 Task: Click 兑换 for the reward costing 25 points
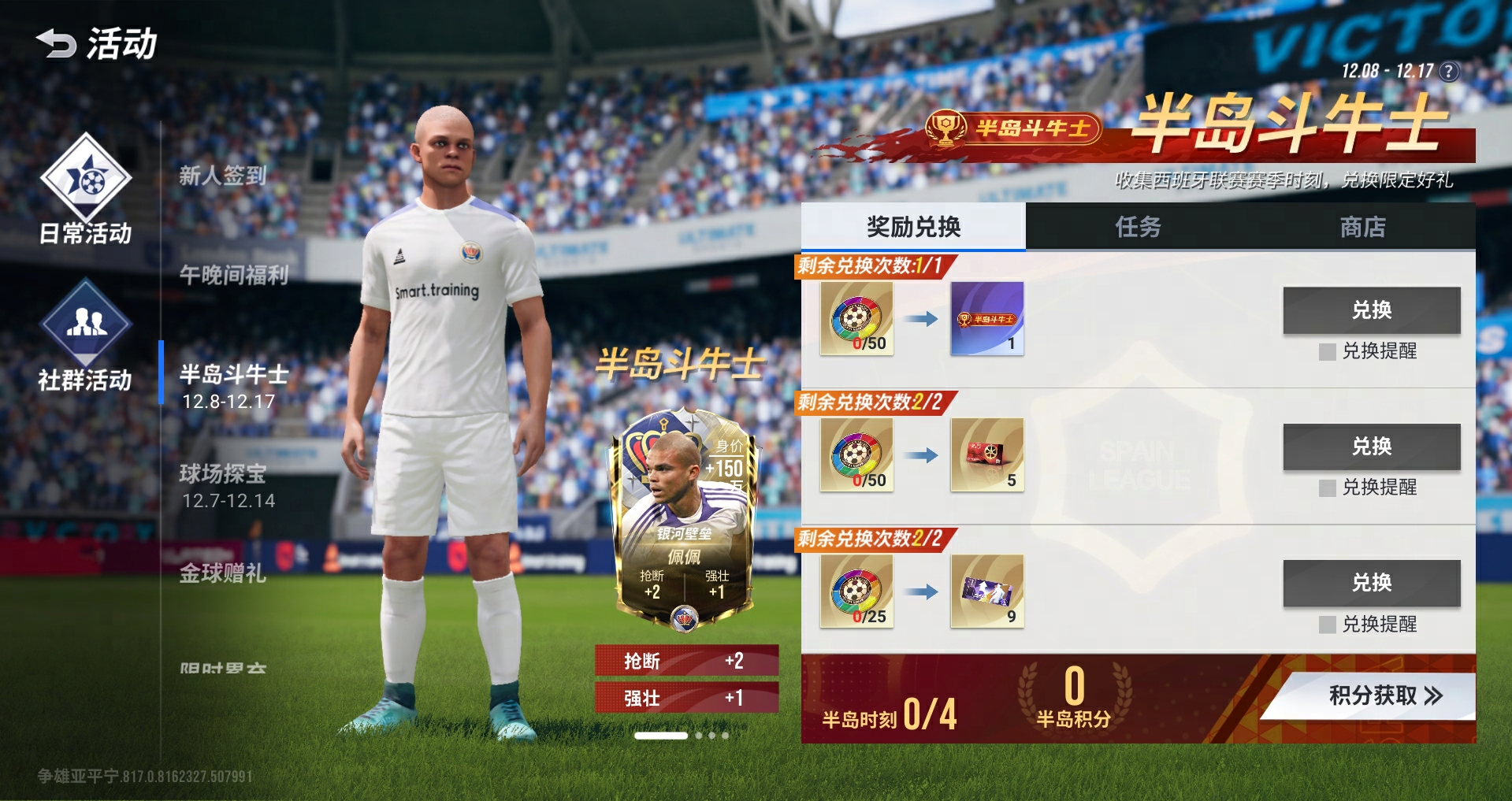click(x=1371, y=583)
